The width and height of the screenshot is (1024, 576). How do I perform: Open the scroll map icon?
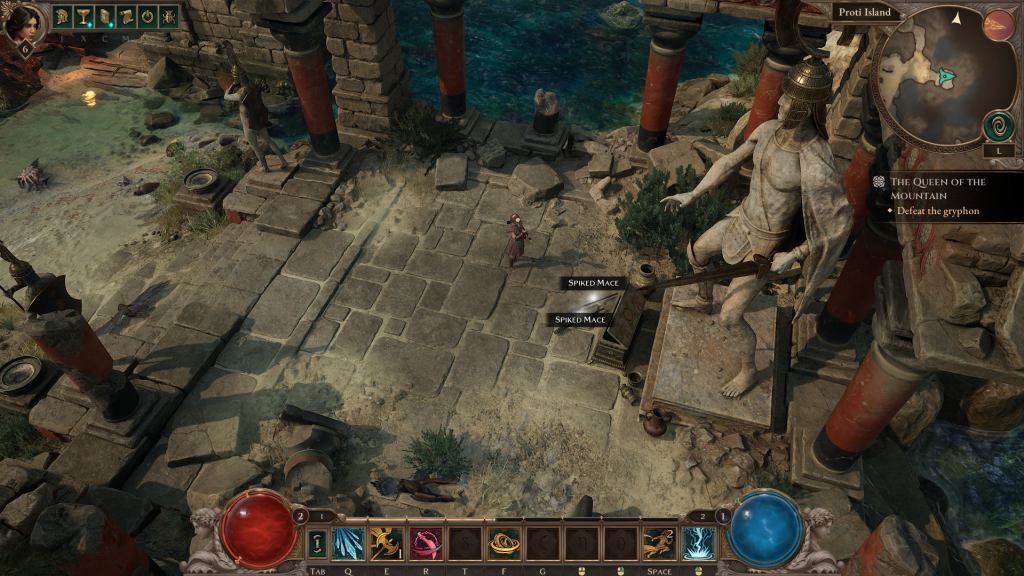125,16
